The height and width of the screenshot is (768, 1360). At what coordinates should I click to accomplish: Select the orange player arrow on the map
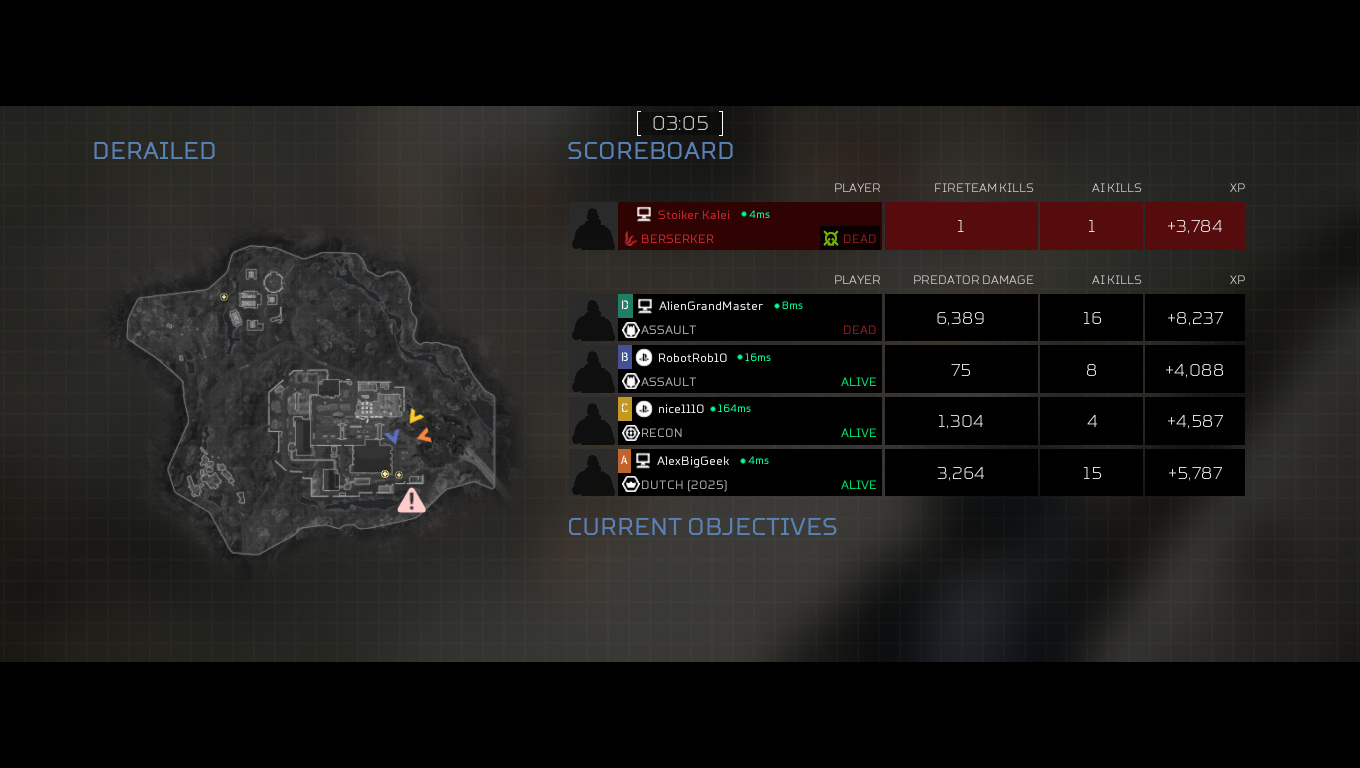pos(425,435)
